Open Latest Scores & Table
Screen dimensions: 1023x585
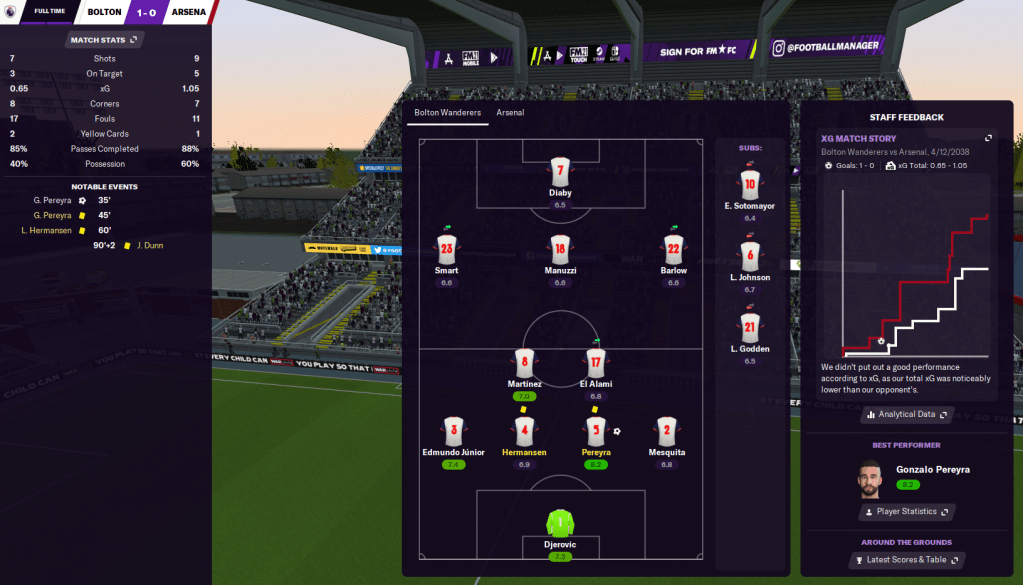tap(906, 560)
